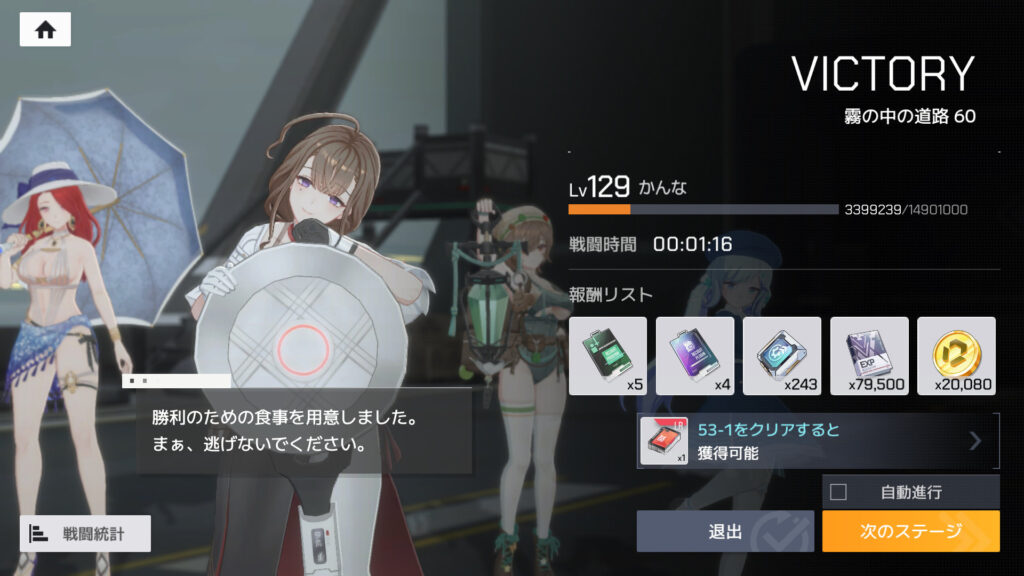
Task: Go to the home screen
Action: pyautogui.click(x=45, y=30)
